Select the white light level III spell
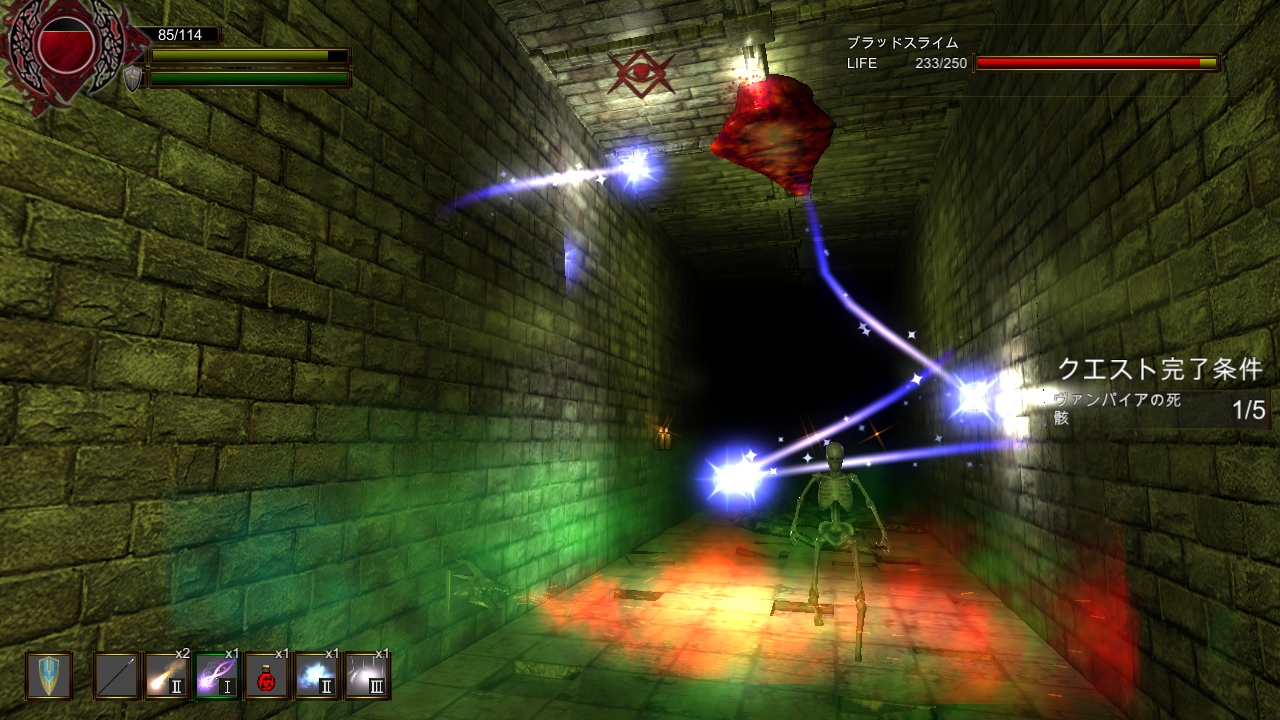This screenshot has height=720, width=1280. (367, 676)
